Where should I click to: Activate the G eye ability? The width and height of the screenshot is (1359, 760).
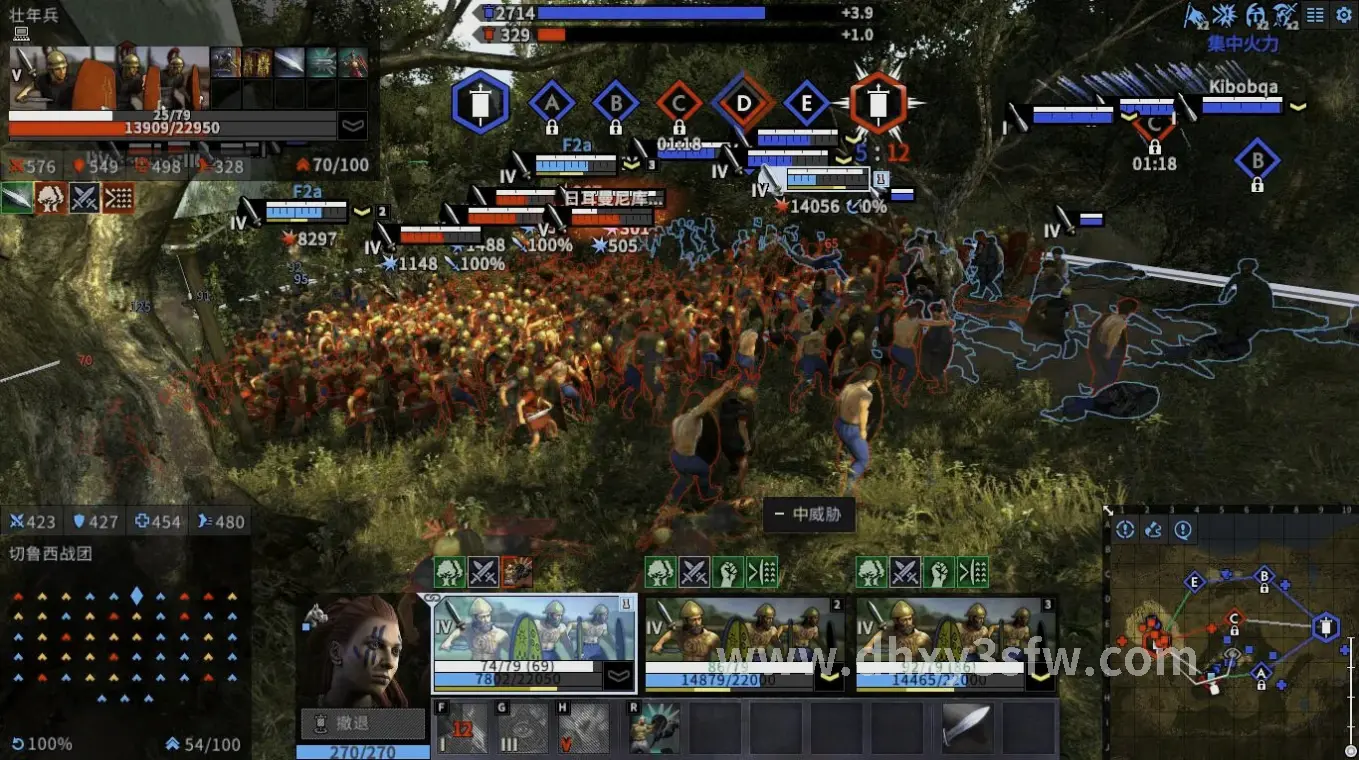[523, 729]
